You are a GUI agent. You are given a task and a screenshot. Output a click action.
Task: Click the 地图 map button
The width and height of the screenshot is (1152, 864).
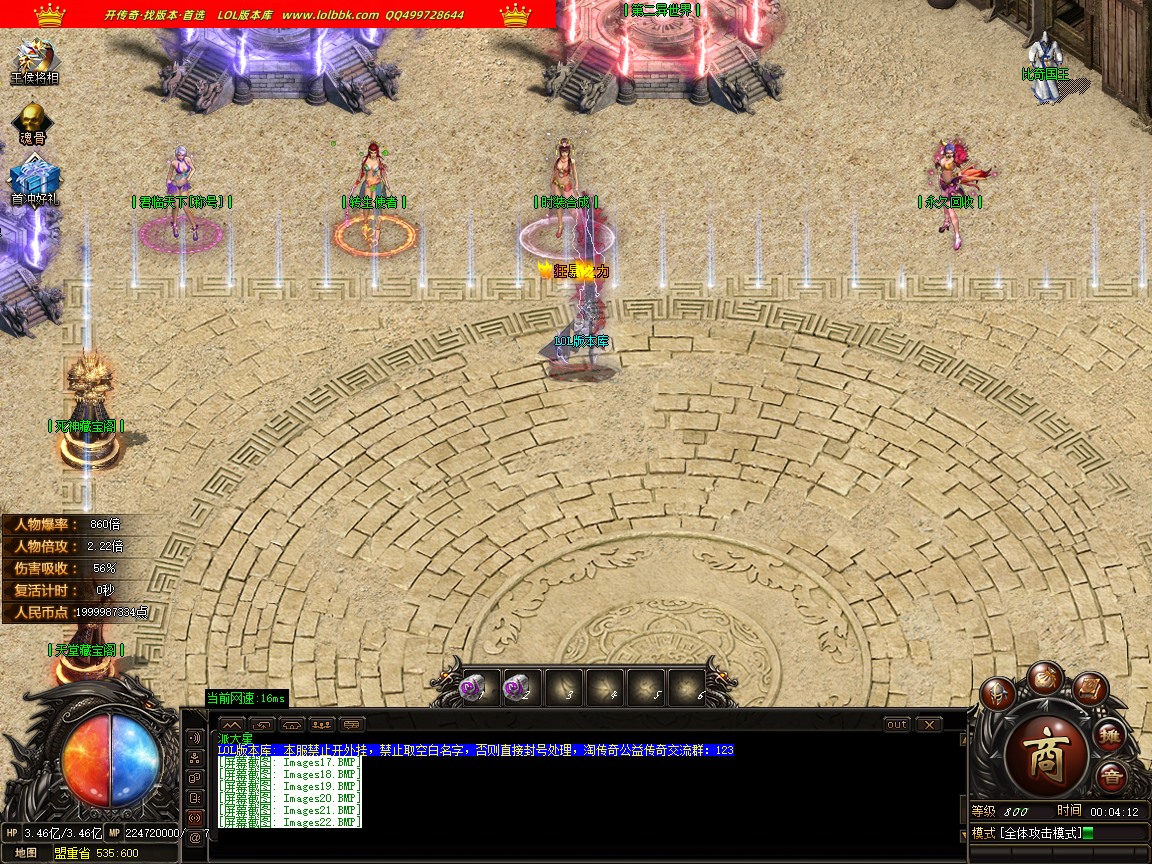coord(26,853)
